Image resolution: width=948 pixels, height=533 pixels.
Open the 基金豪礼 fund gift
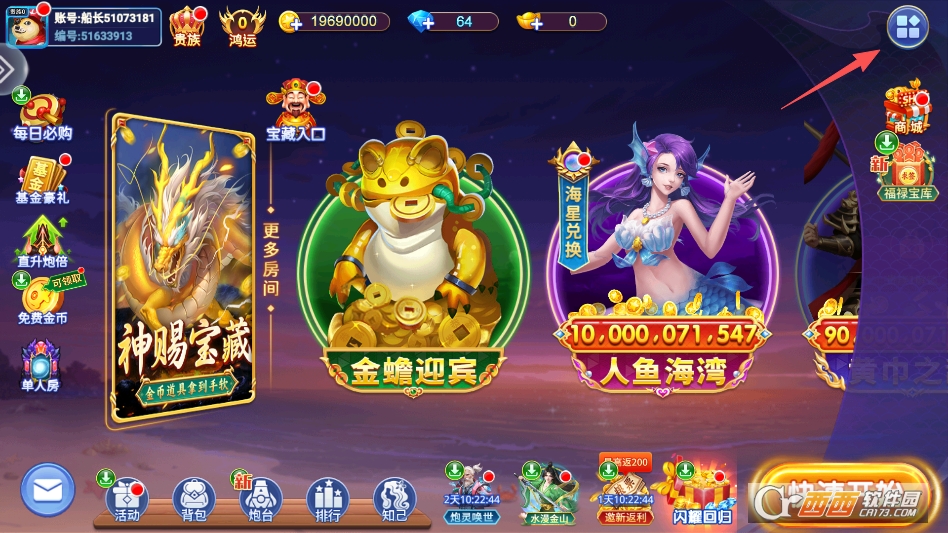click(x=42, y=180)
